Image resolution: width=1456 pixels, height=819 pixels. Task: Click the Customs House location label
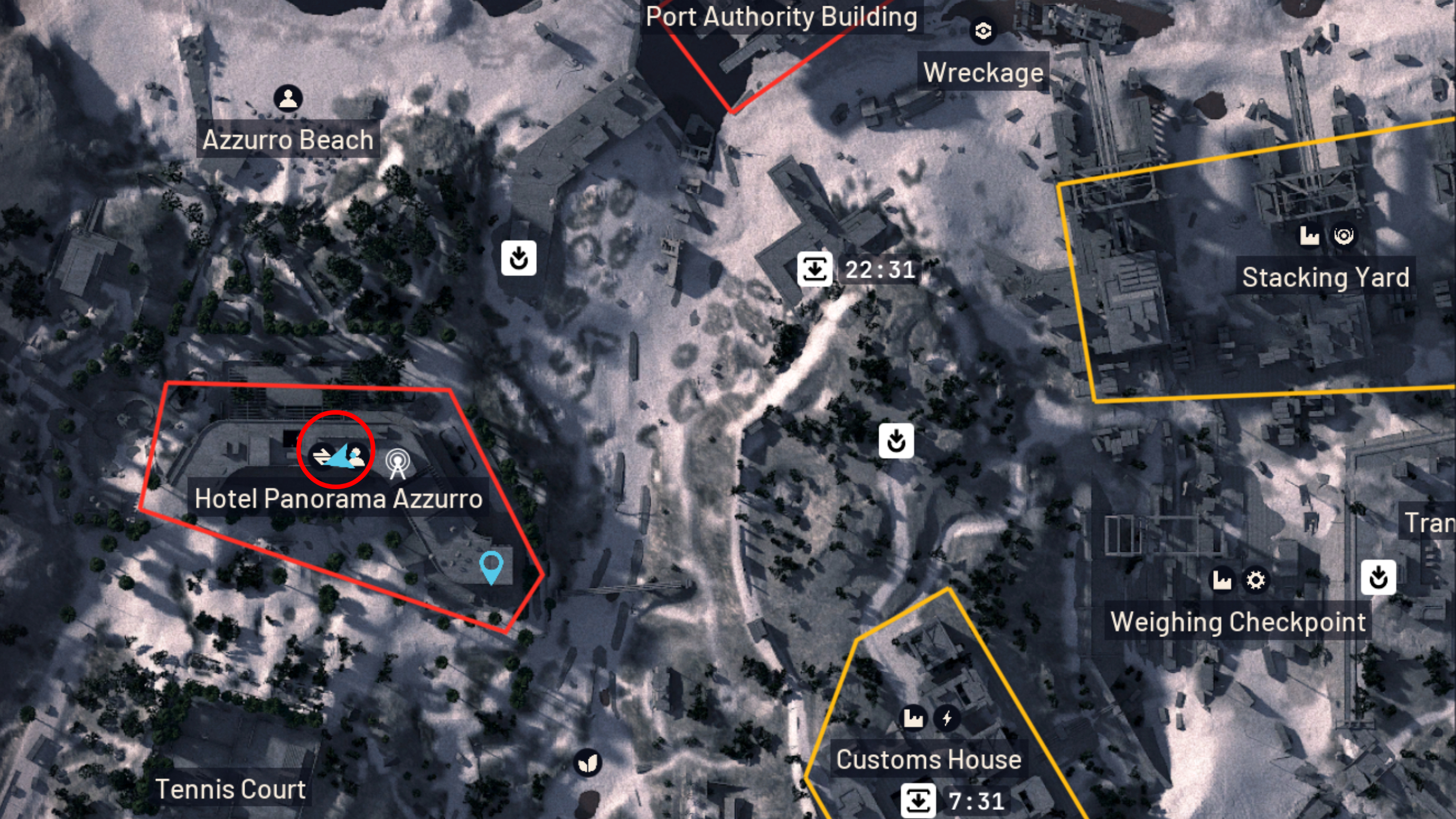929,758
